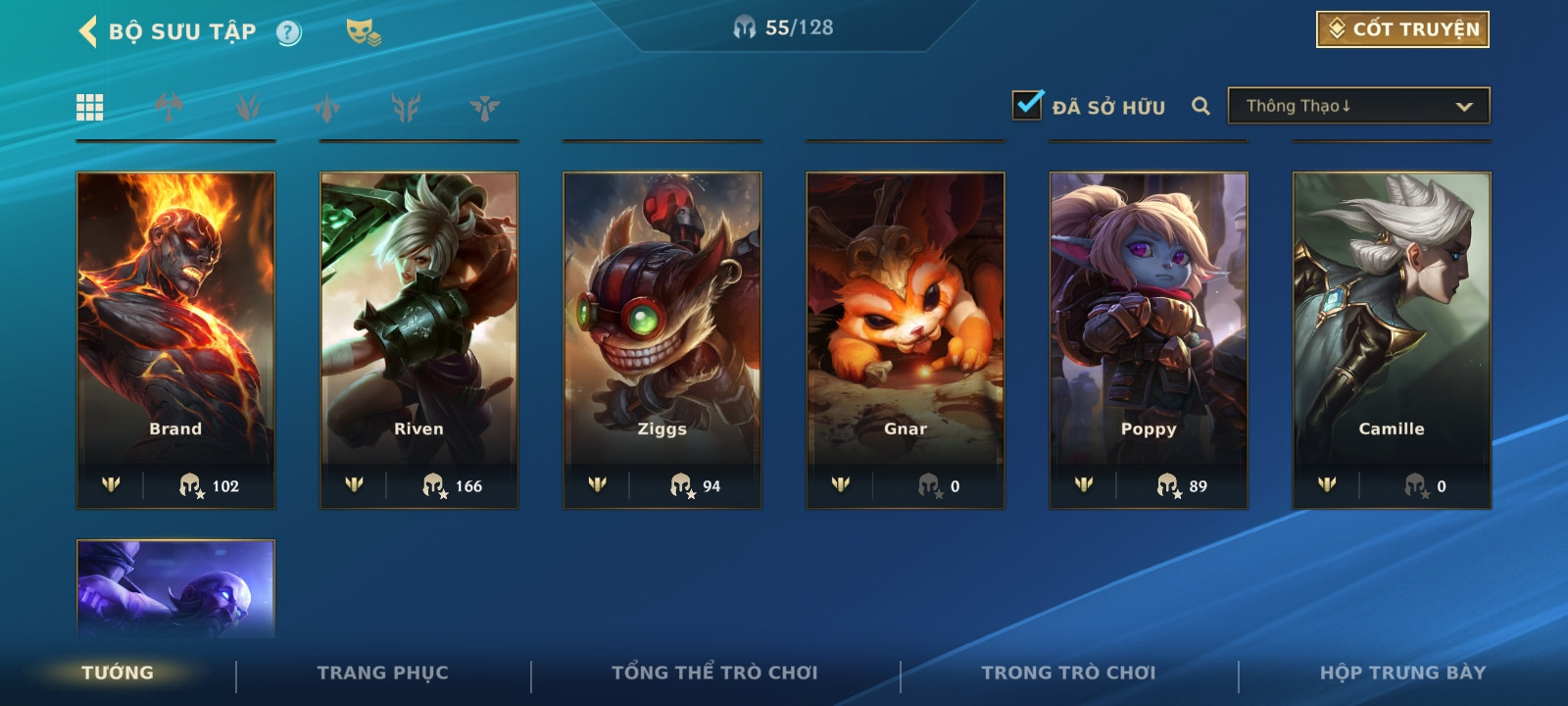Toggle the Đã Sở Hữu owned checkbox
The image size is (1568, 706).
(x=1027, y=105)
